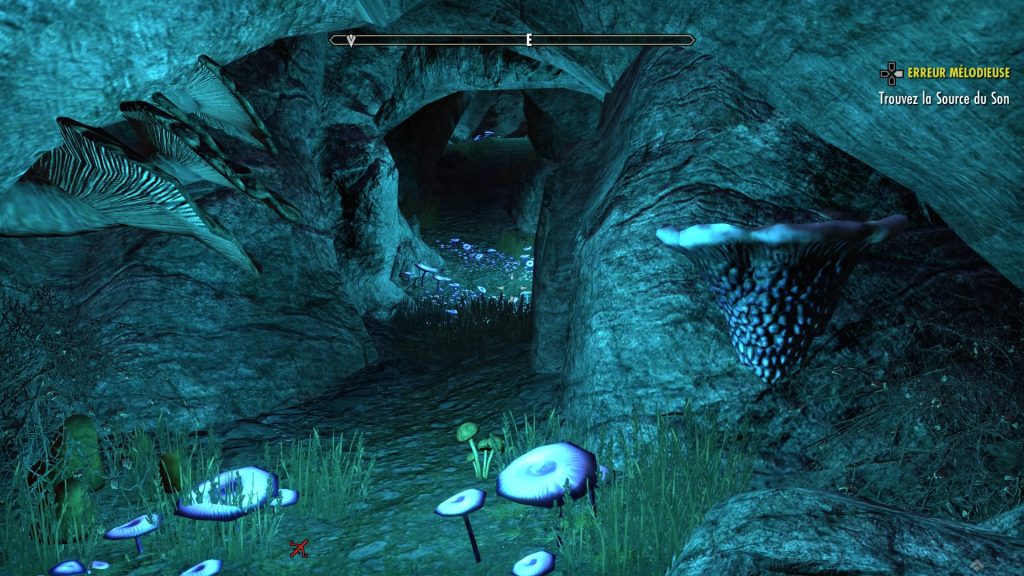Viewport: 1024px width, 576px height.
Task: Click the quest marker on the compass
Action: coord(351,40)
